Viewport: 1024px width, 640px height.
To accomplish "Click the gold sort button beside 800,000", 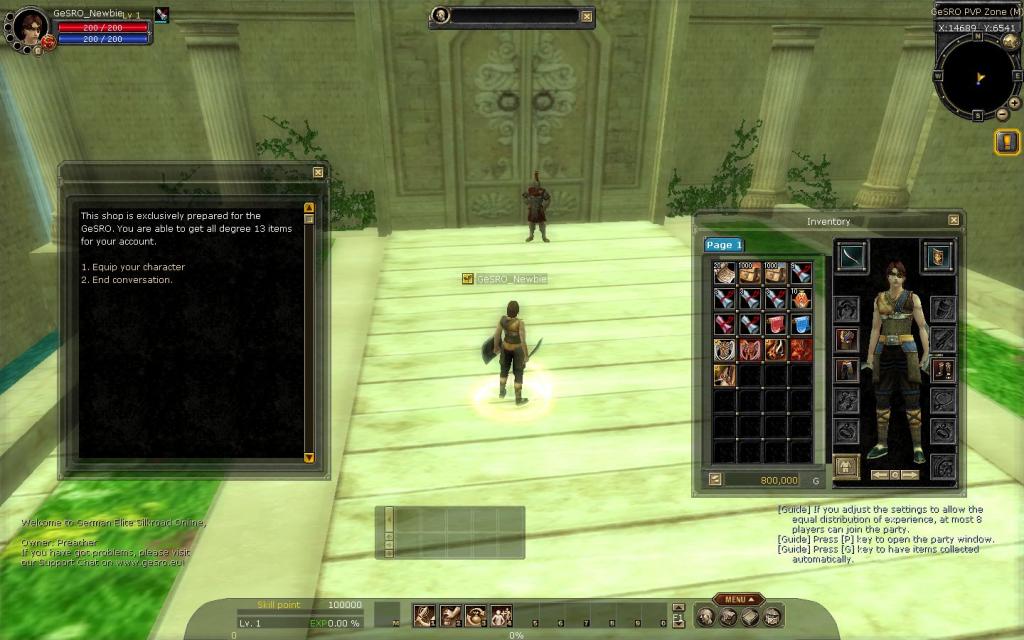I will click(715, 479).
